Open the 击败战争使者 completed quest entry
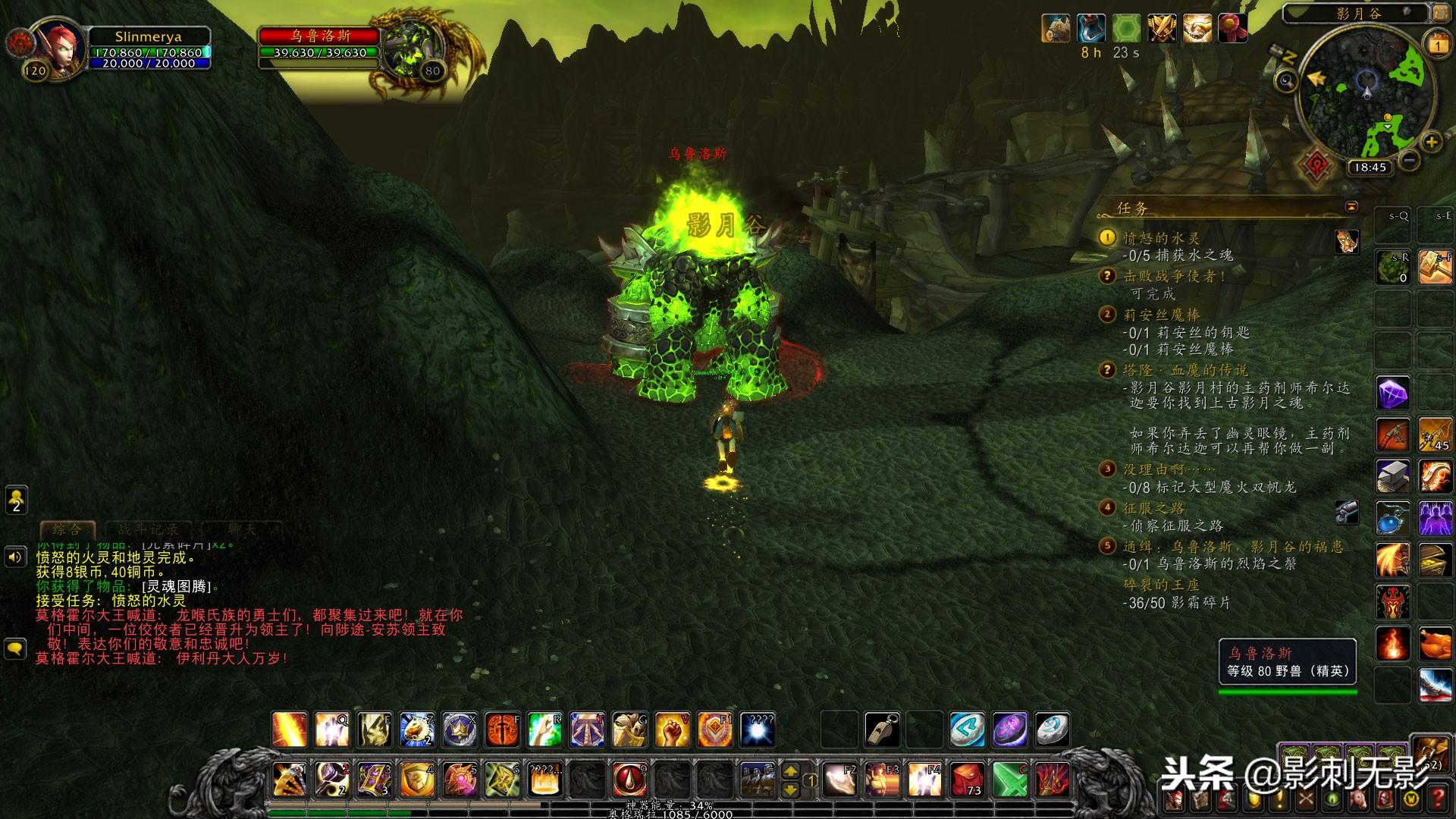 [1174, 277]
